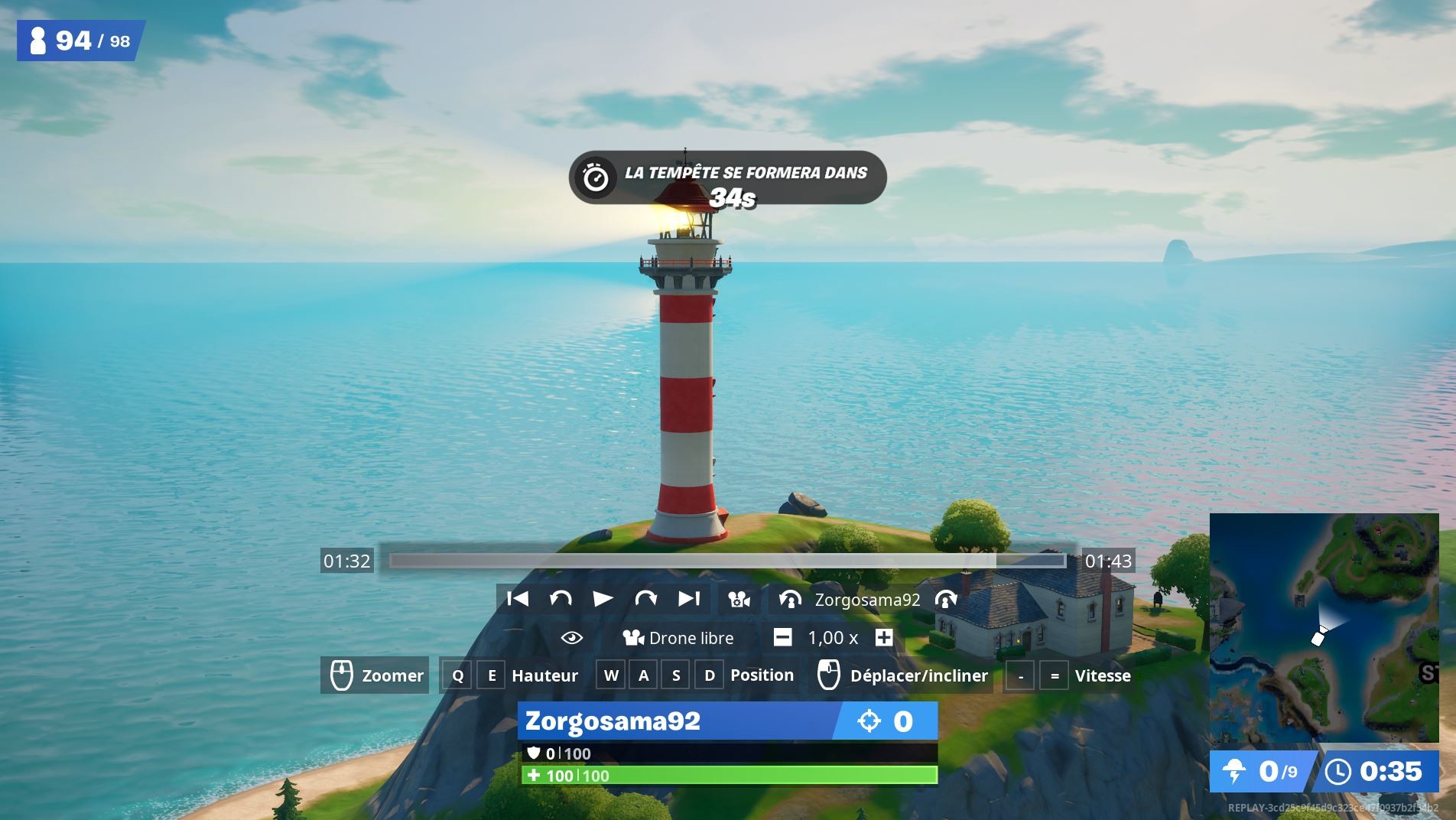1456x820 pixels.
Task: Jump to the end of the replay
Action: pos(688,600)
